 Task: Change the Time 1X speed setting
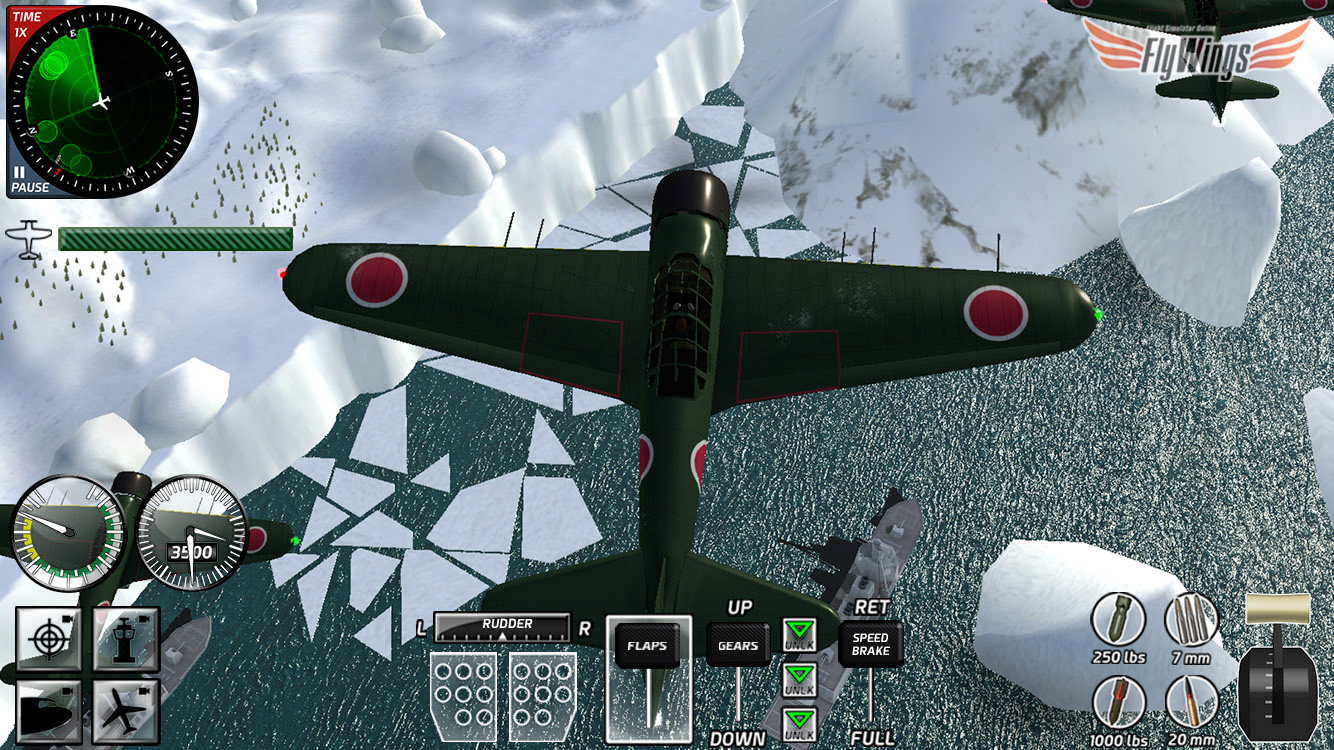[26, 24]
